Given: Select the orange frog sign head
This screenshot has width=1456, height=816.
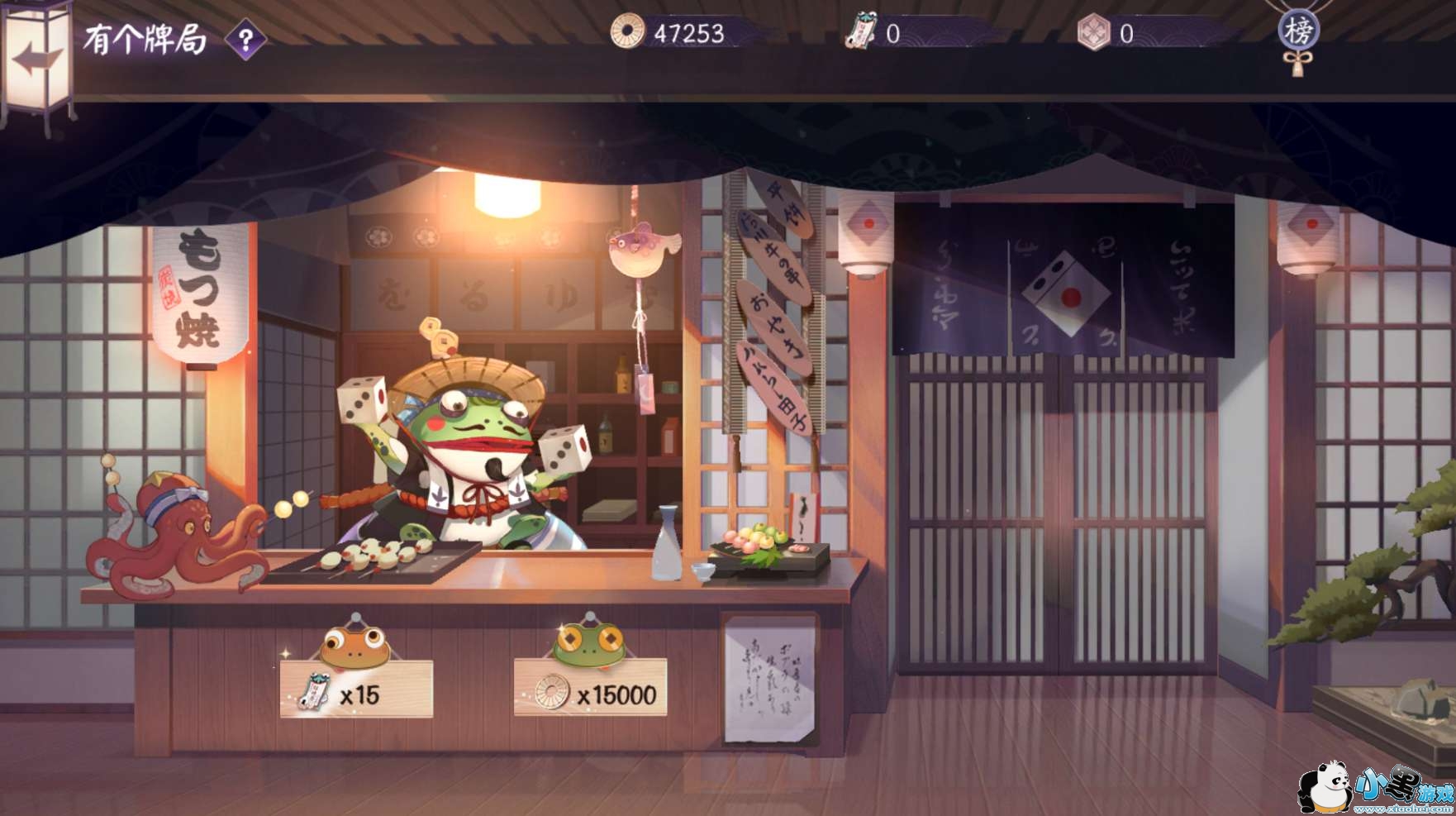Looking at the screenshot, I should tap(355, 643).
